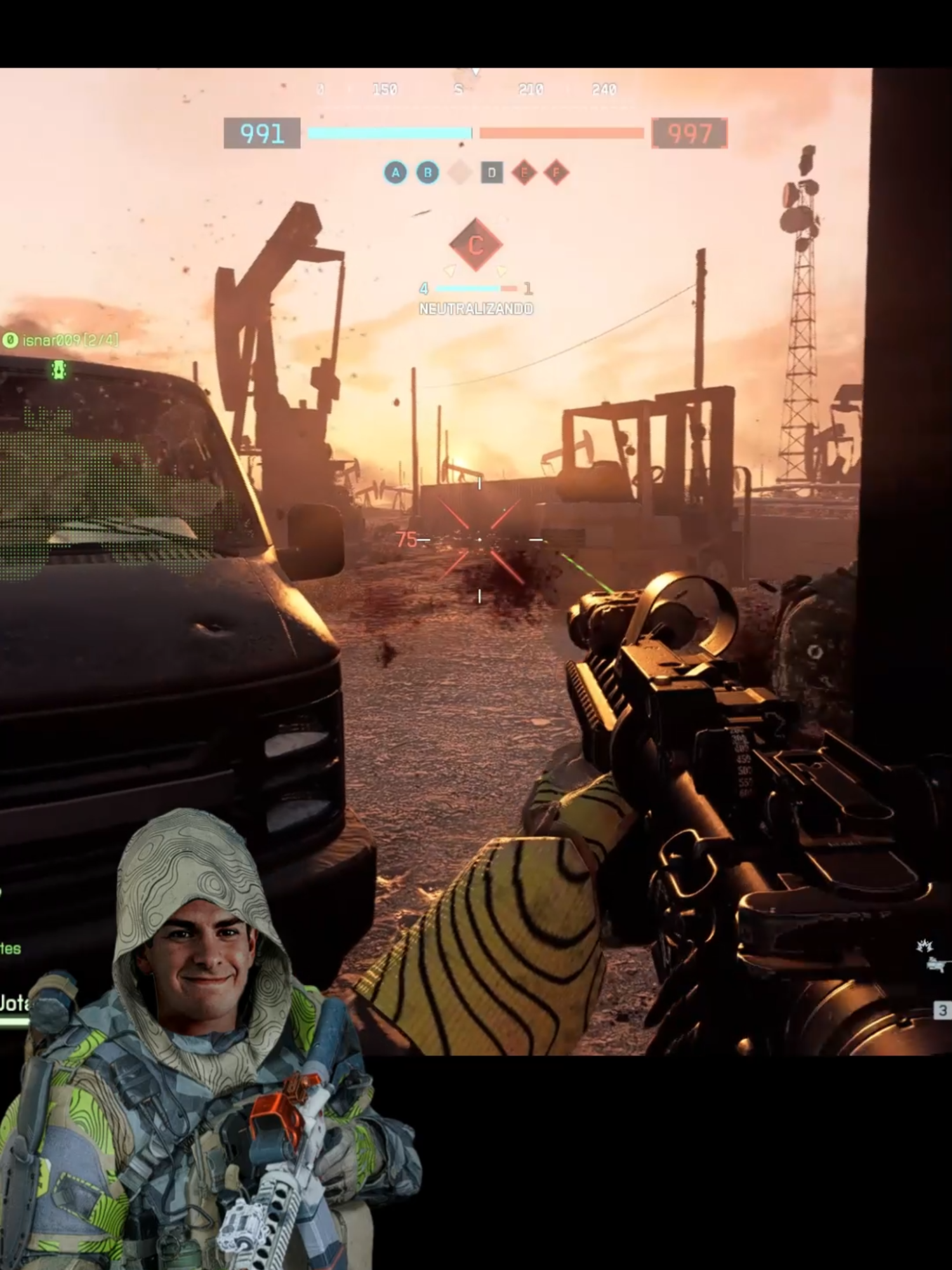Click the red objective F diamond icon
This screenshot has height=1270, width=952.
click(556, 171)
